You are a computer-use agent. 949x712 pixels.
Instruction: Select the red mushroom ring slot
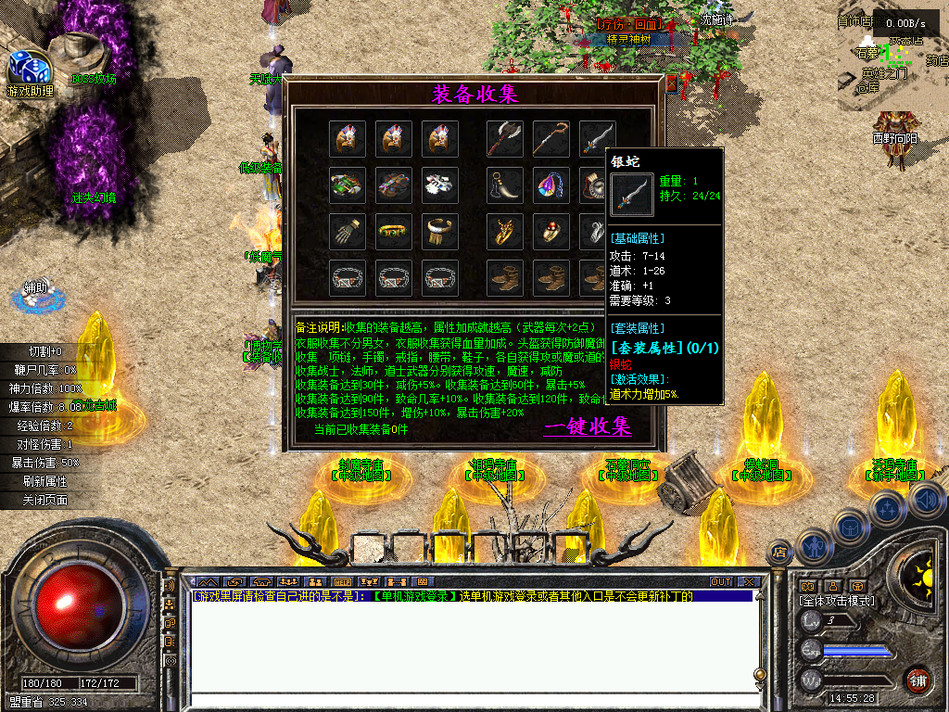(551, 231)
